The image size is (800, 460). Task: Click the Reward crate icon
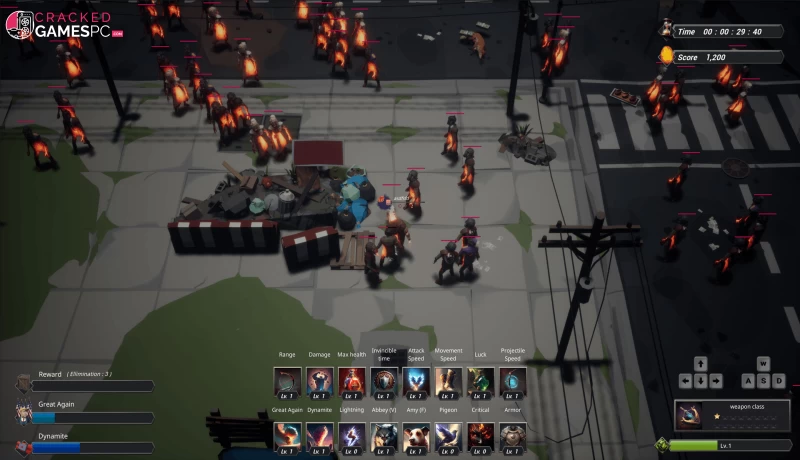(23, 382)
